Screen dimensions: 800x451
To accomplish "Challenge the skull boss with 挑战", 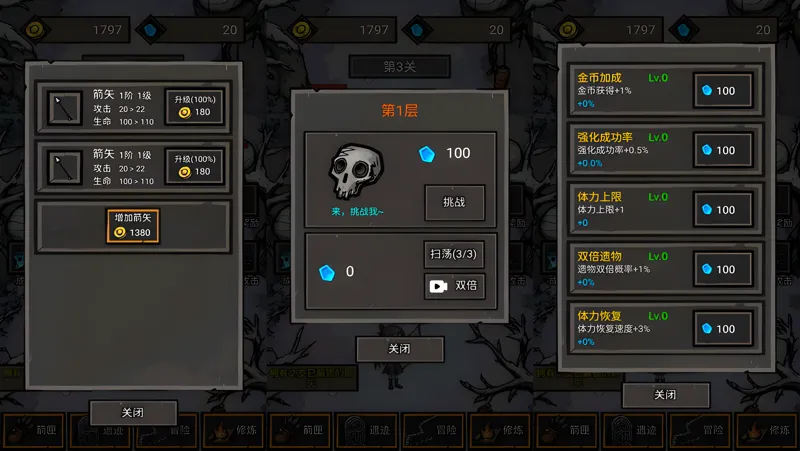I will pos(454,202).
